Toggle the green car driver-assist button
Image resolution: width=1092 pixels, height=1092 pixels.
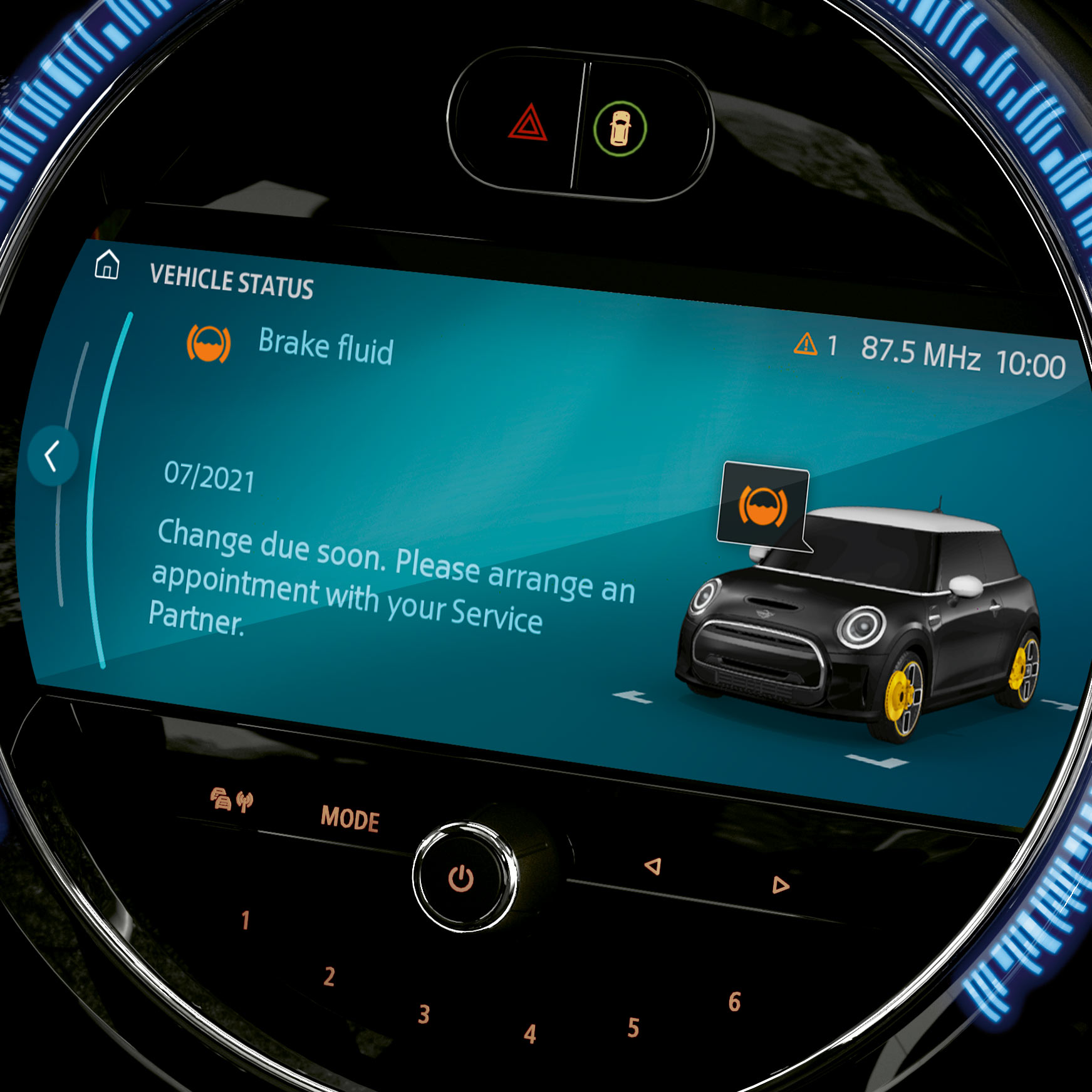pyautogui.click(x=620, y=128)
